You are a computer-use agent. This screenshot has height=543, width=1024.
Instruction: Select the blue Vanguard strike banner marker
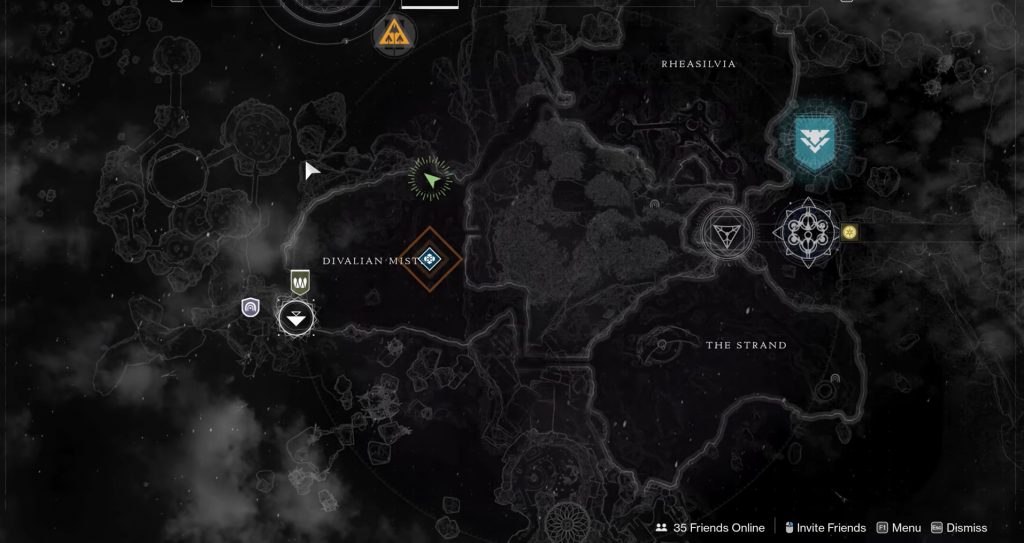click(814, 141)
